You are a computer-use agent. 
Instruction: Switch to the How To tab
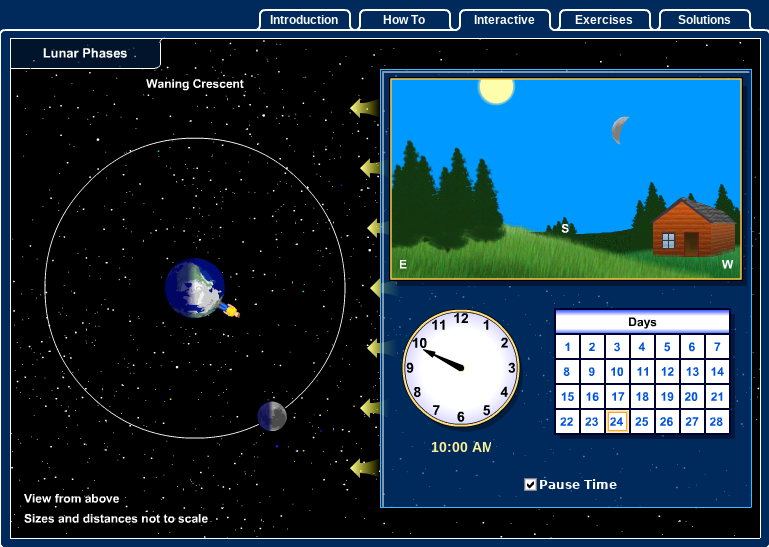[x=404, y=20]
